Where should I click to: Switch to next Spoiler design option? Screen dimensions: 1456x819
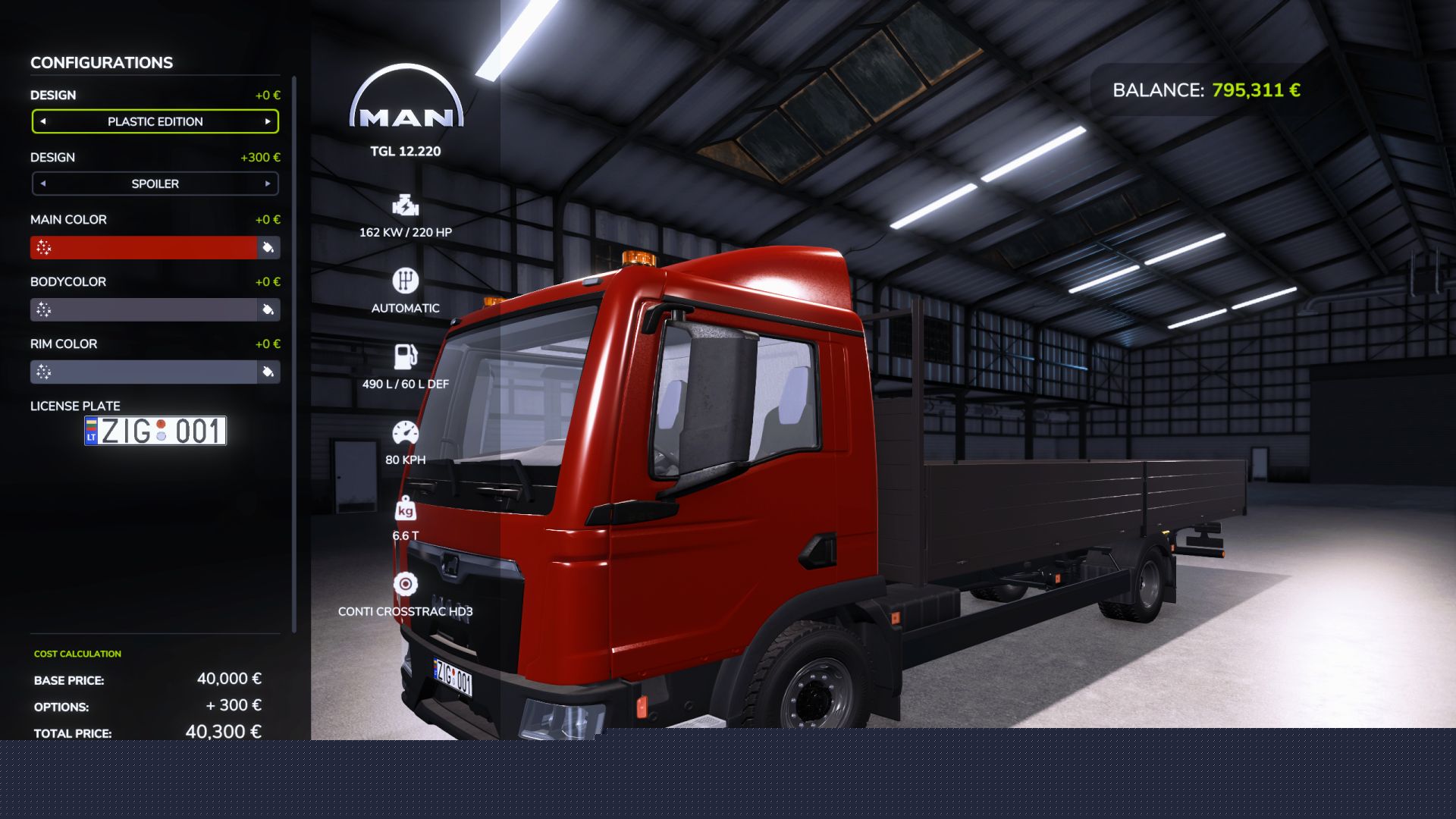click(x=268, y=184)
